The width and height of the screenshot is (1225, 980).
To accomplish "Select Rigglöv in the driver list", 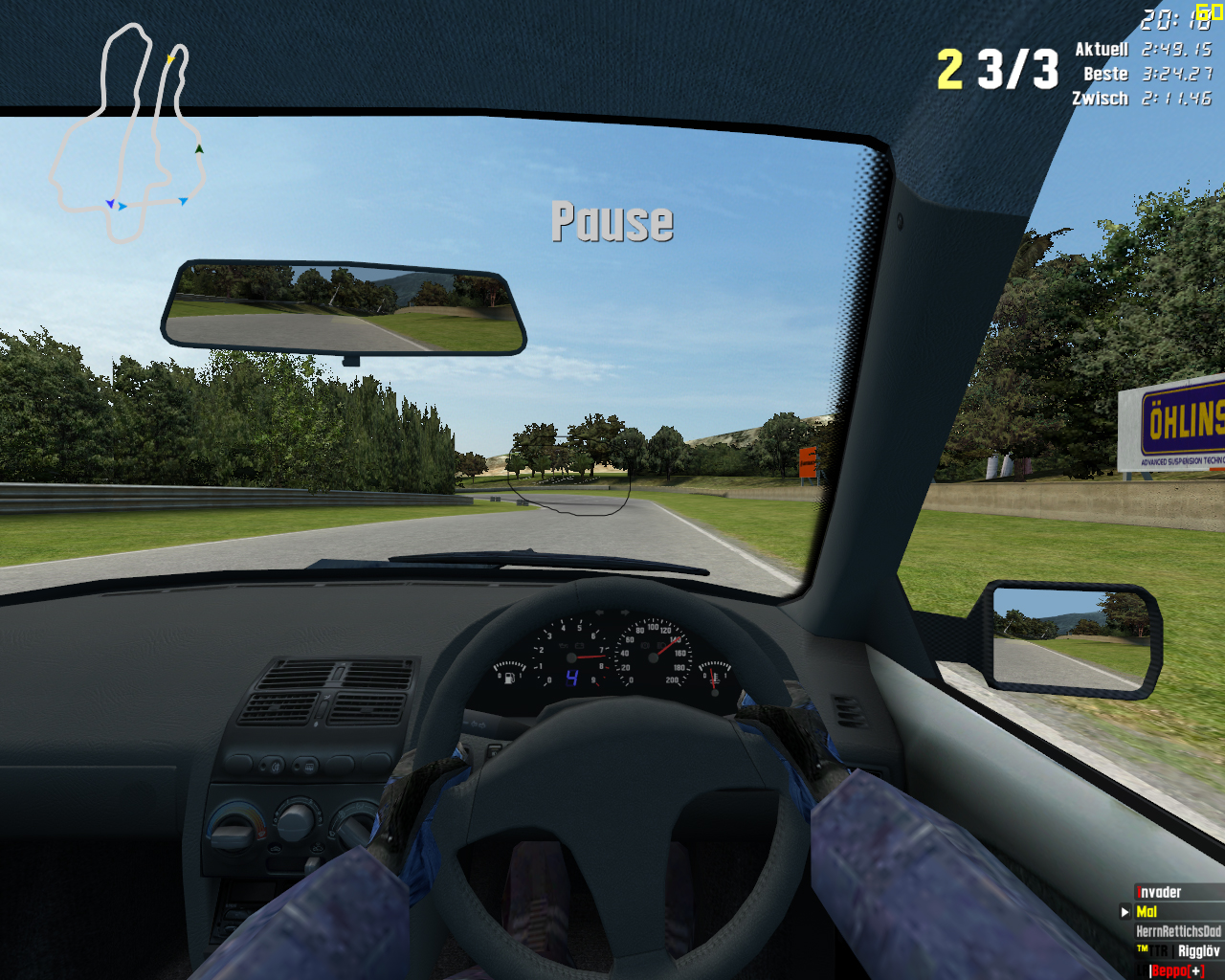I will (x=1198, y=951).
